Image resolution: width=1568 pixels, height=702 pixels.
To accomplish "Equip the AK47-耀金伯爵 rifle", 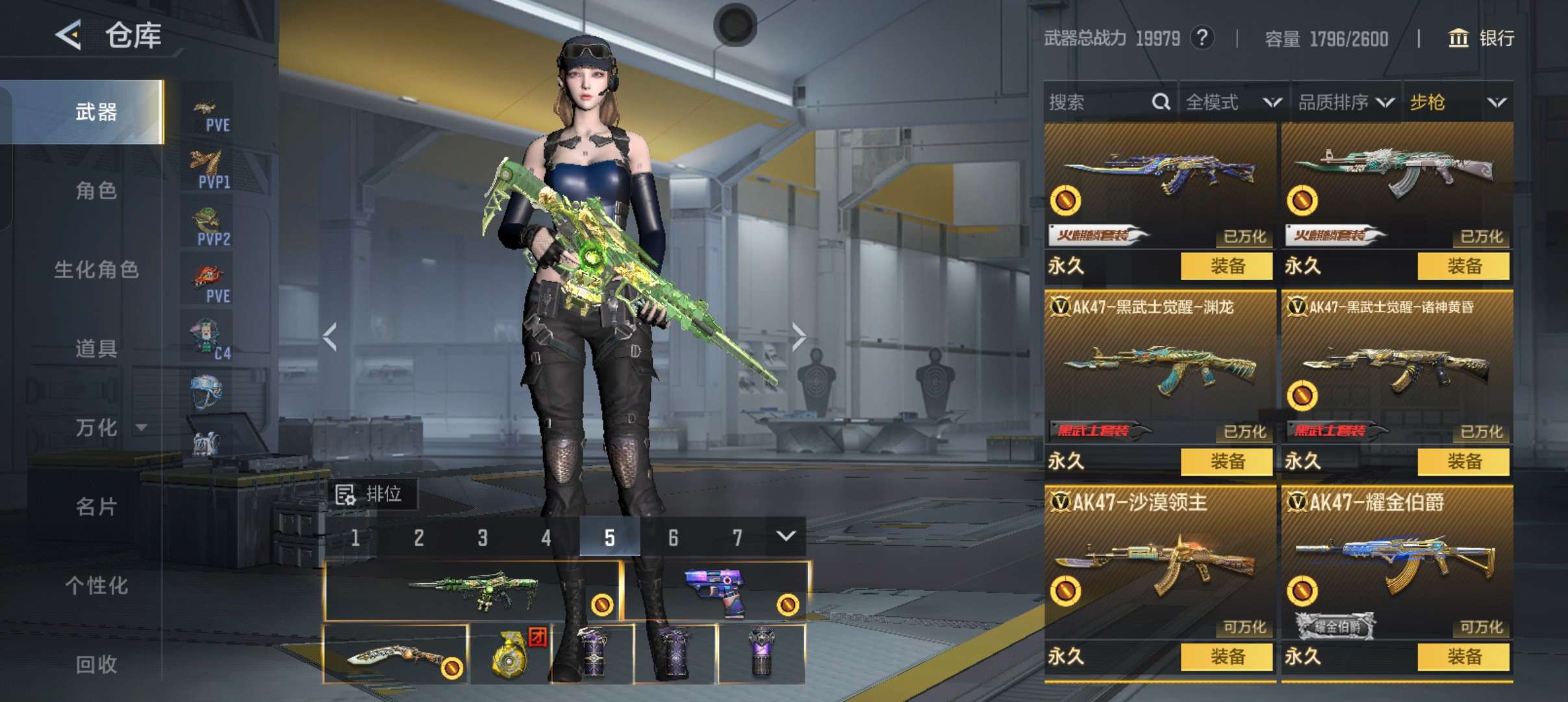I will click(x=1463, y=657).
